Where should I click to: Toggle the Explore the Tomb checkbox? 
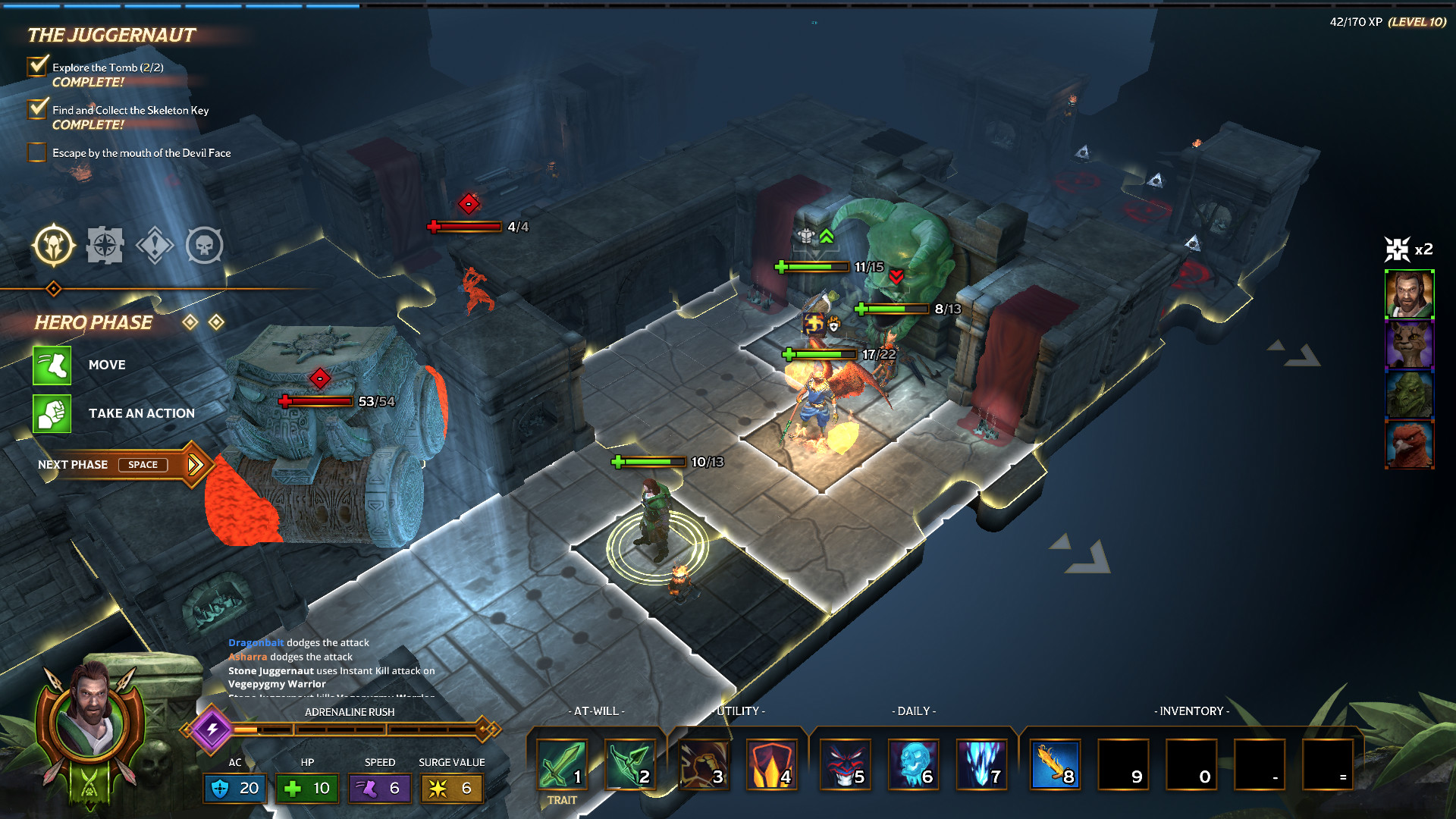click(x=36, y=67)
